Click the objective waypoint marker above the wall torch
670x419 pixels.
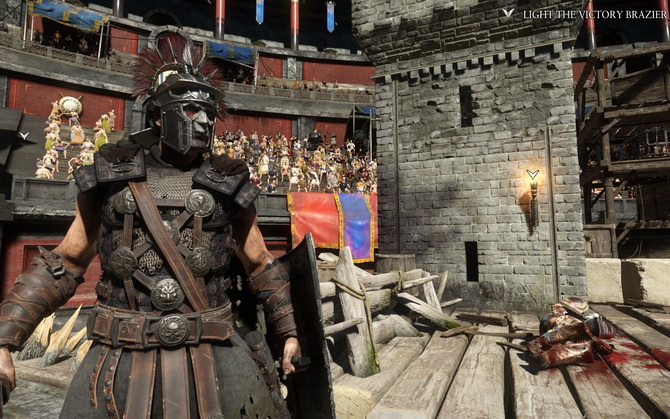[x=533, y=175]
